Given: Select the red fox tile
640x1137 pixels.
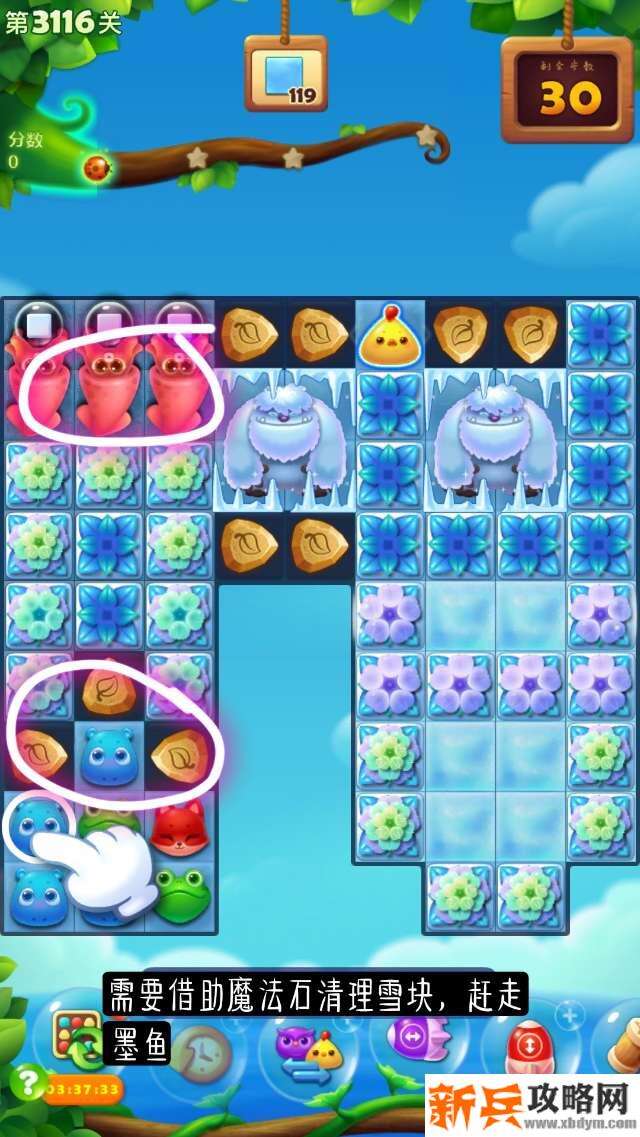Looking at the screenshot, I should [x=179, y=829].
